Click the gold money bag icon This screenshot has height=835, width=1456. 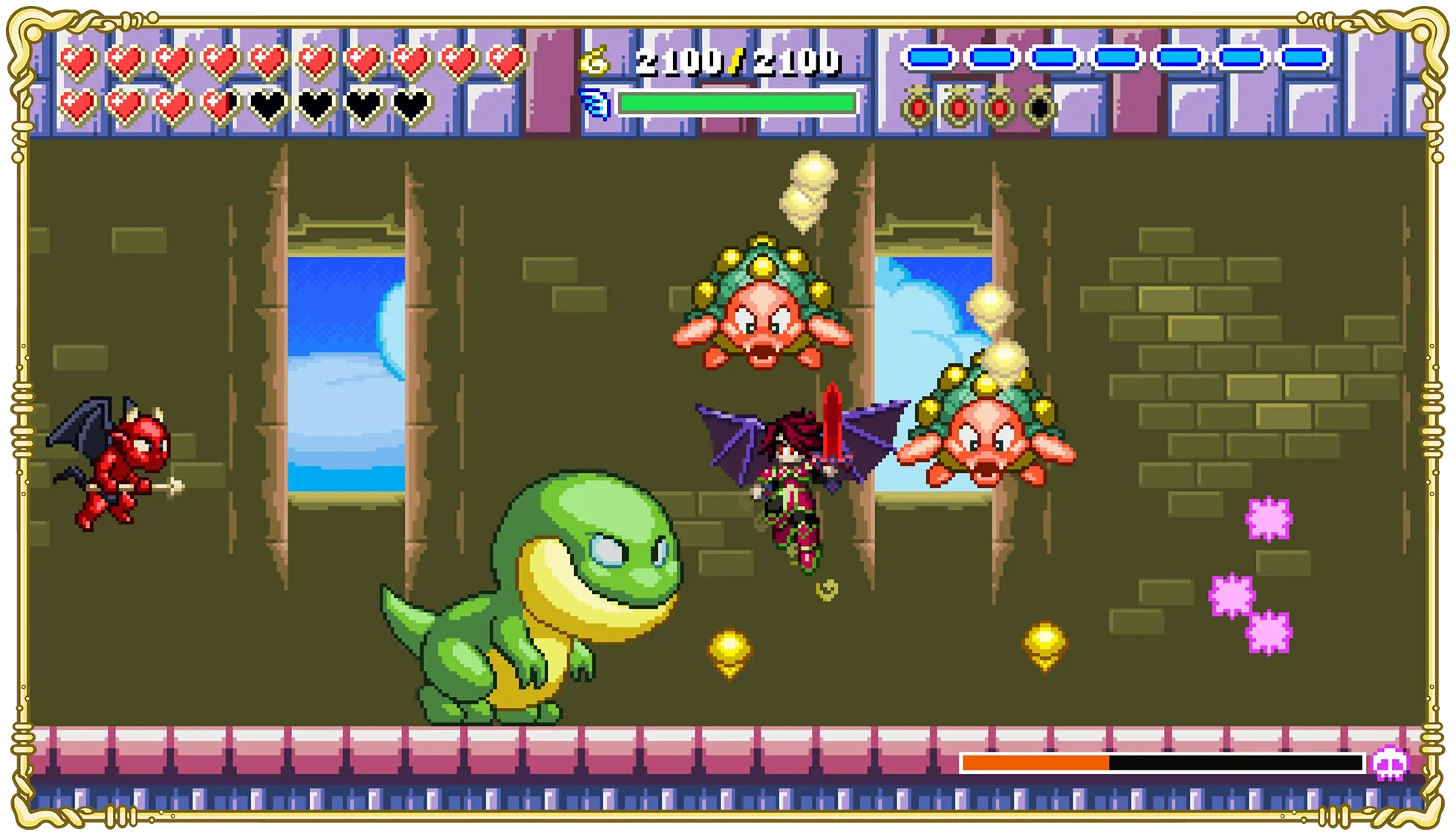coord(594,60)
